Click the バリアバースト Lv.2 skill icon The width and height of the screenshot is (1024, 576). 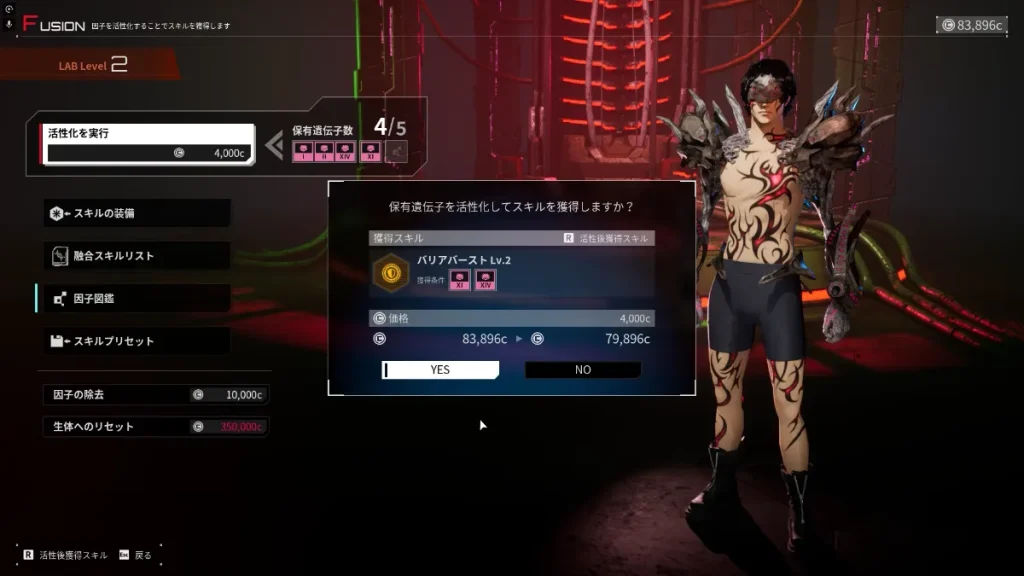click(x=390, y=271)
